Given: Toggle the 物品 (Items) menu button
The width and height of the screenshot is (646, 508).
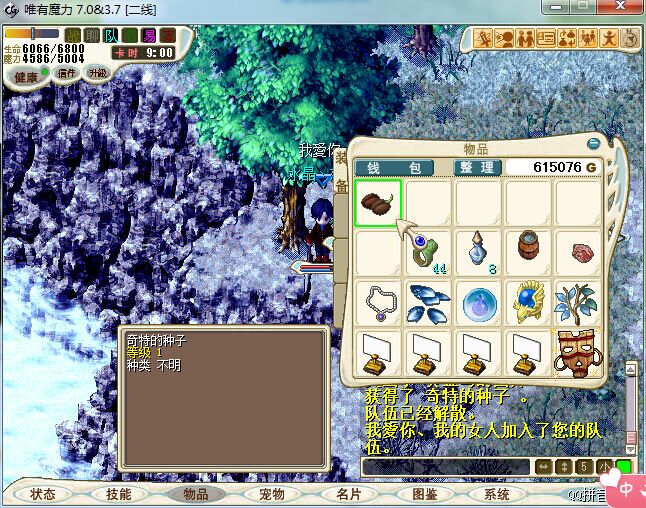Looking at the screenshot, I should (x=195, y=494).
